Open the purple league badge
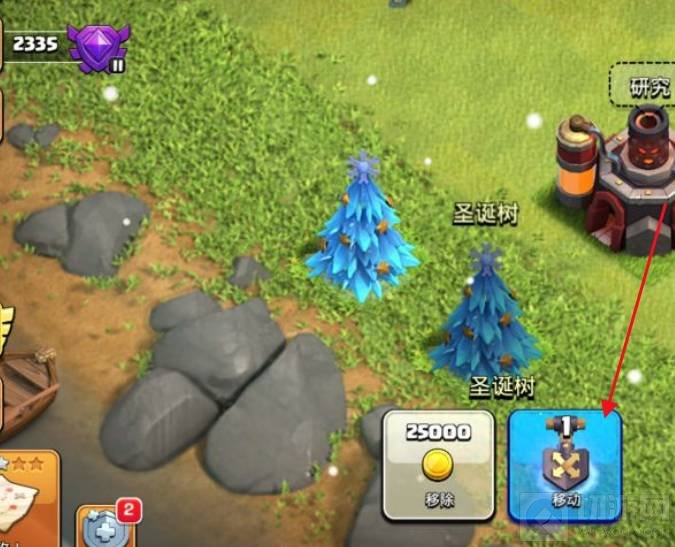 [98, 44]
